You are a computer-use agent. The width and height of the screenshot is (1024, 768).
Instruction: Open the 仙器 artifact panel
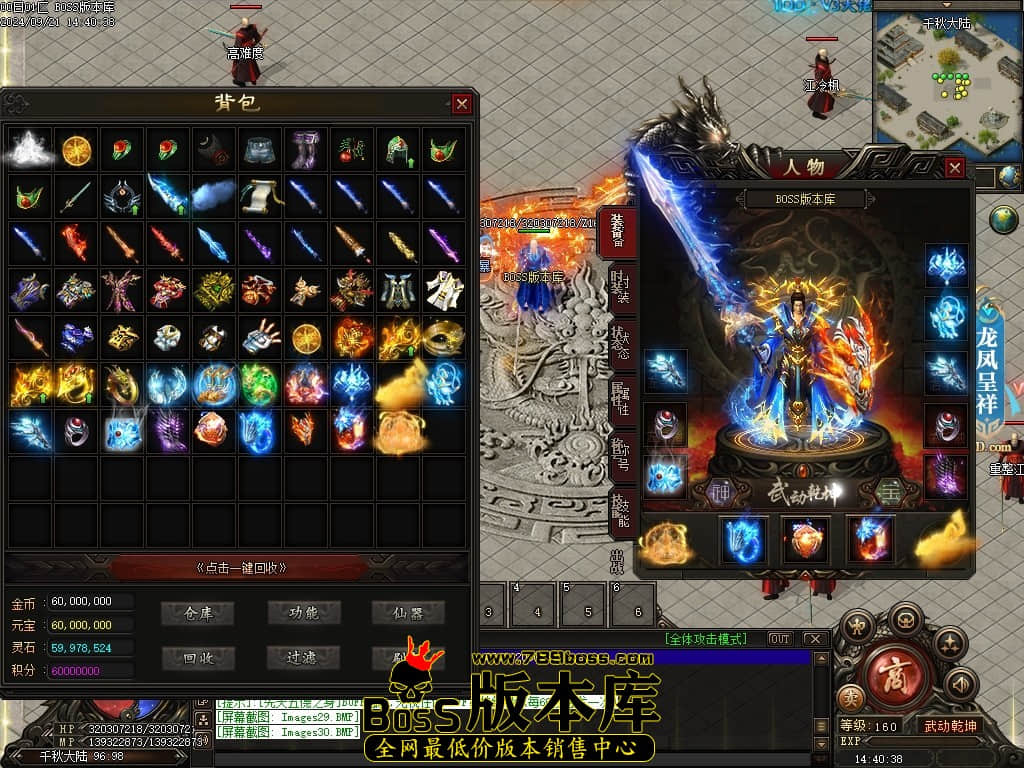(407, 613)
